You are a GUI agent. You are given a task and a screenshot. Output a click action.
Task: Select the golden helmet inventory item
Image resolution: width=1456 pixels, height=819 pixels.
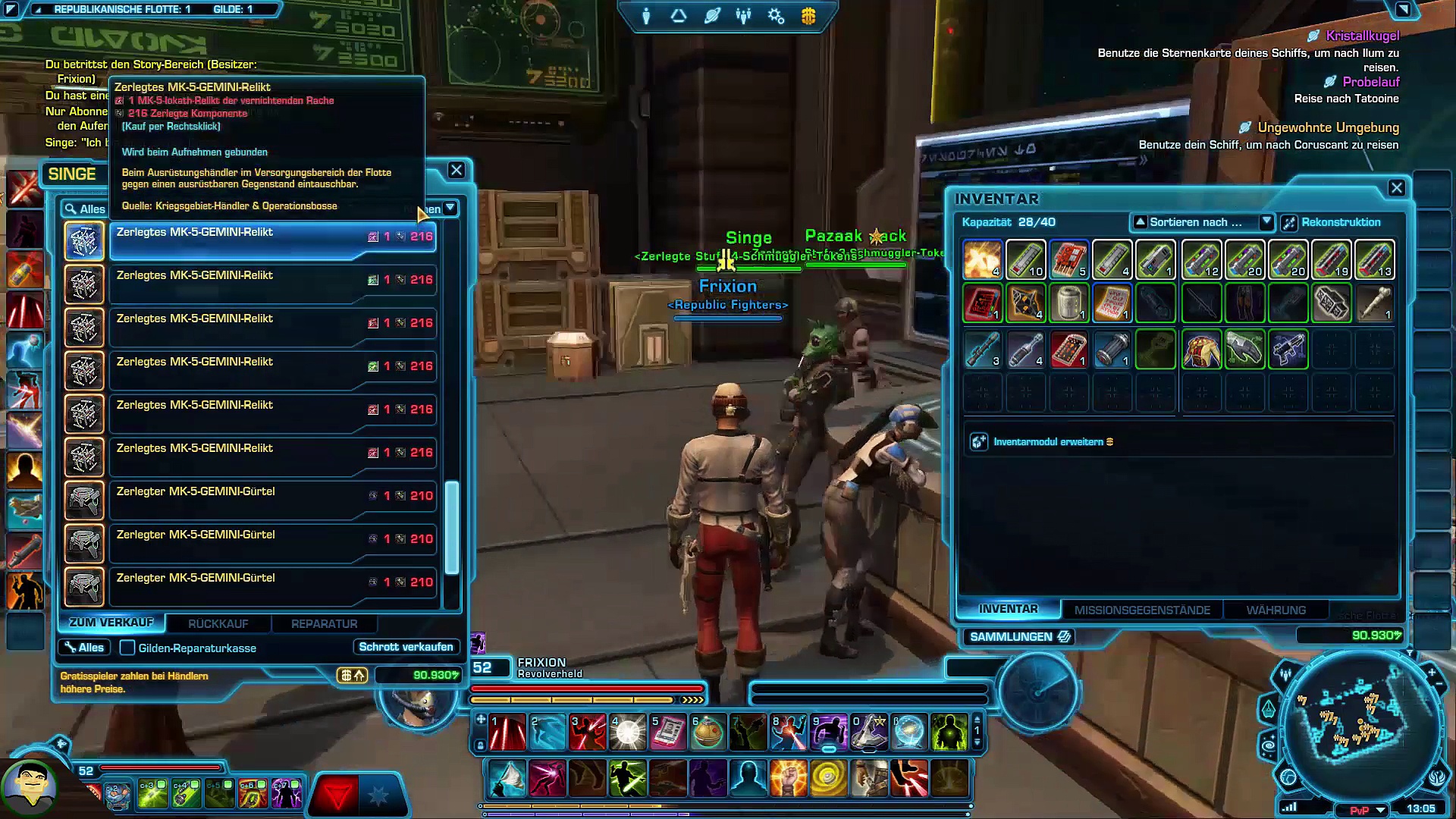click(1201, 350)
